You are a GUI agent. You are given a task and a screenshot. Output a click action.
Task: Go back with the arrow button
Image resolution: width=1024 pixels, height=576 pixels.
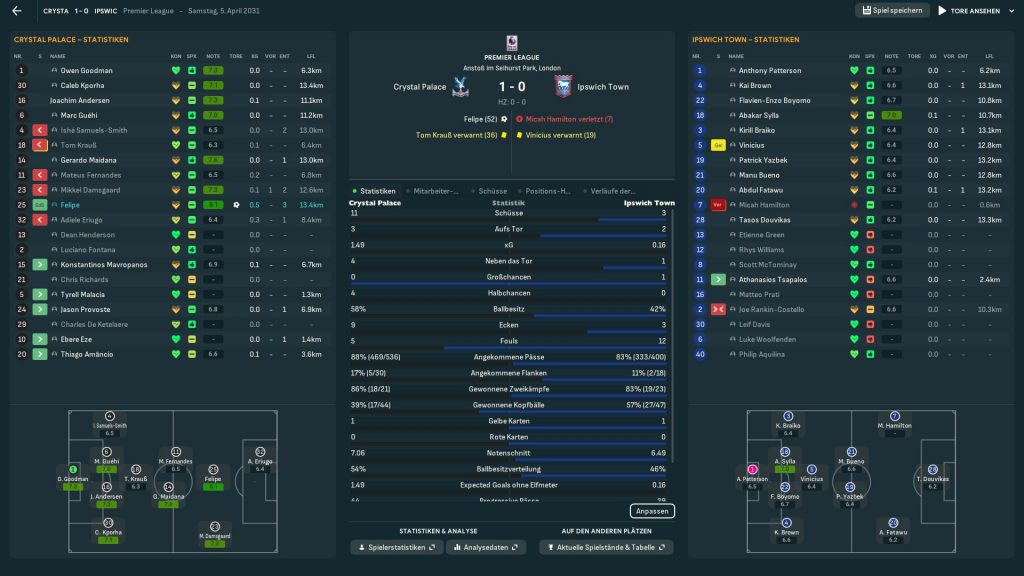pos(17,11)
